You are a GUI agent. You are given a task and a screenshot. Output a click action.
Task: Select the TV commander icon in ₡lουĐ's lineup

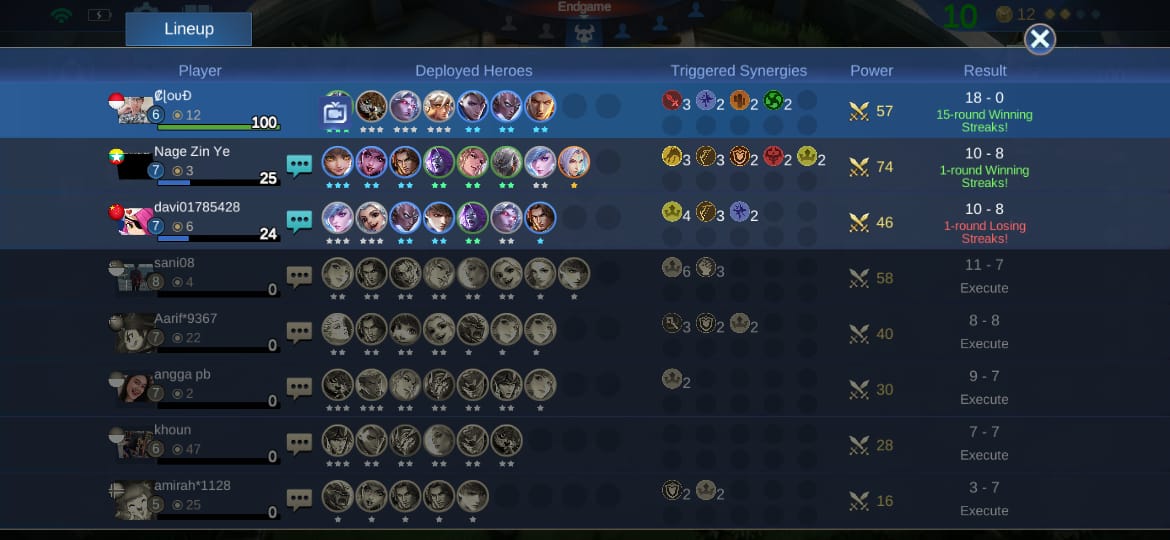click(x=336, y=110)
